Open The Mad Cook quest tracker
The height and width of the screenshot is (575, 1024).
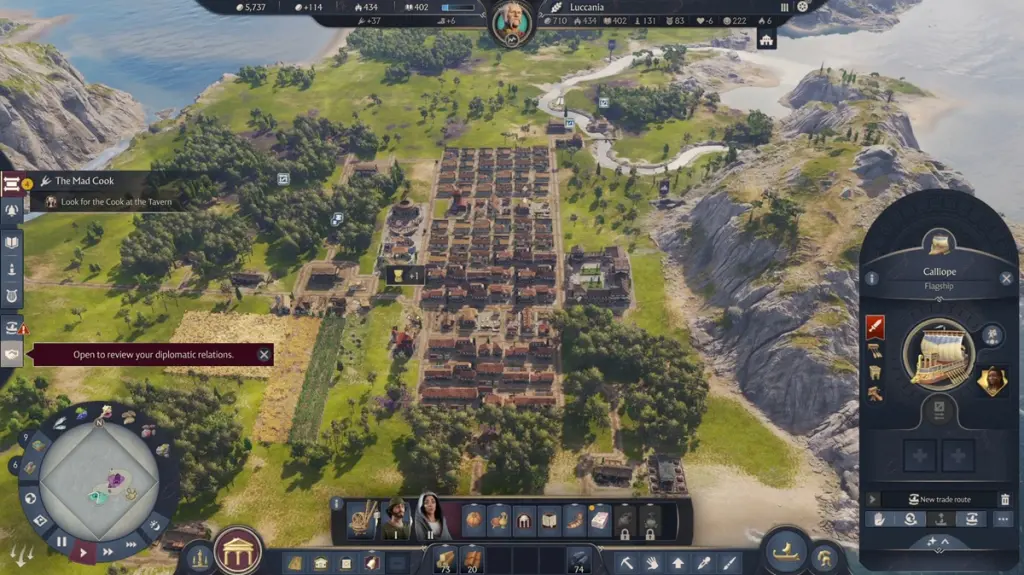click(85, 181)
